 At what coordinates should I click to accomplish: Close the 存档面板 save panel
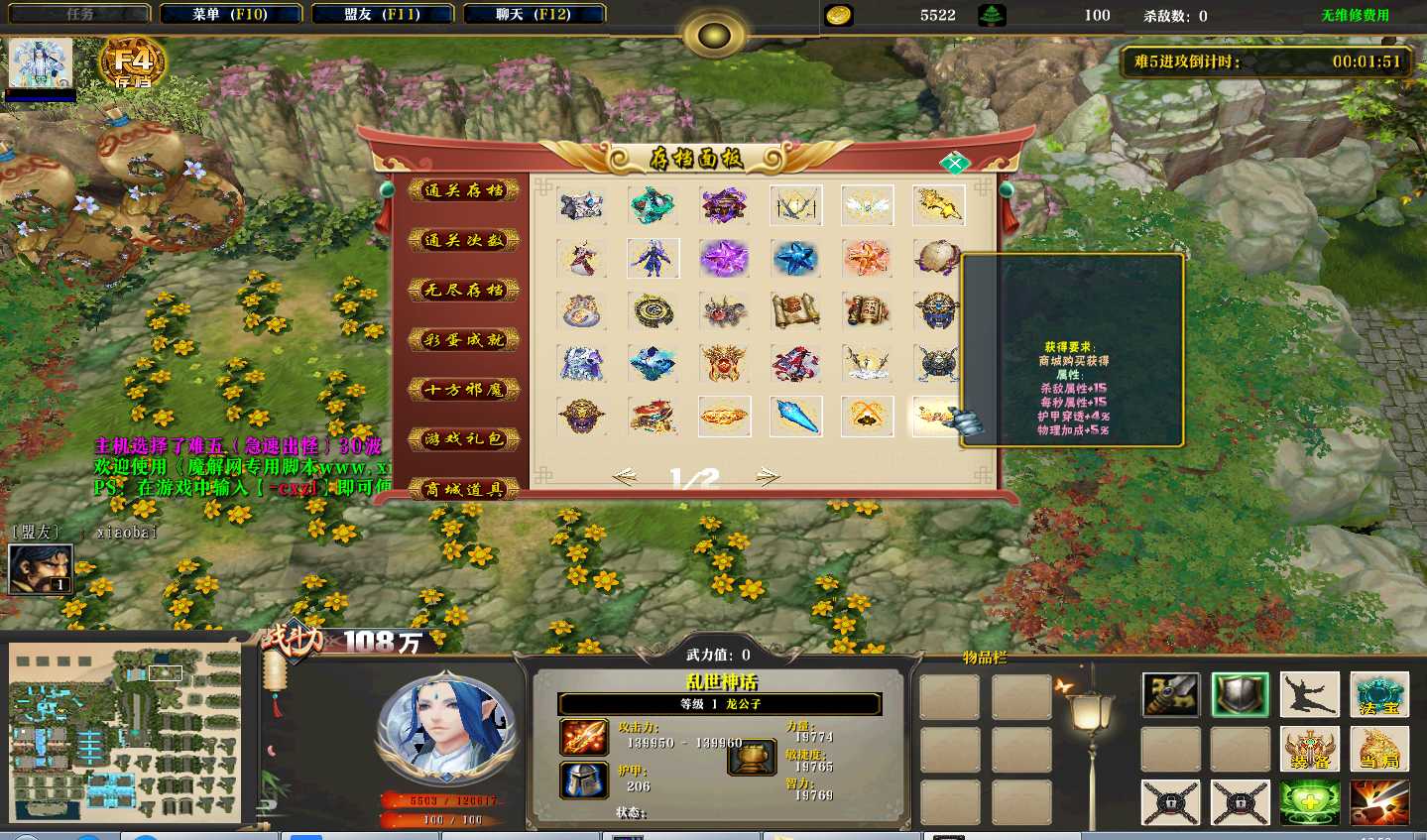click(954, 163)
